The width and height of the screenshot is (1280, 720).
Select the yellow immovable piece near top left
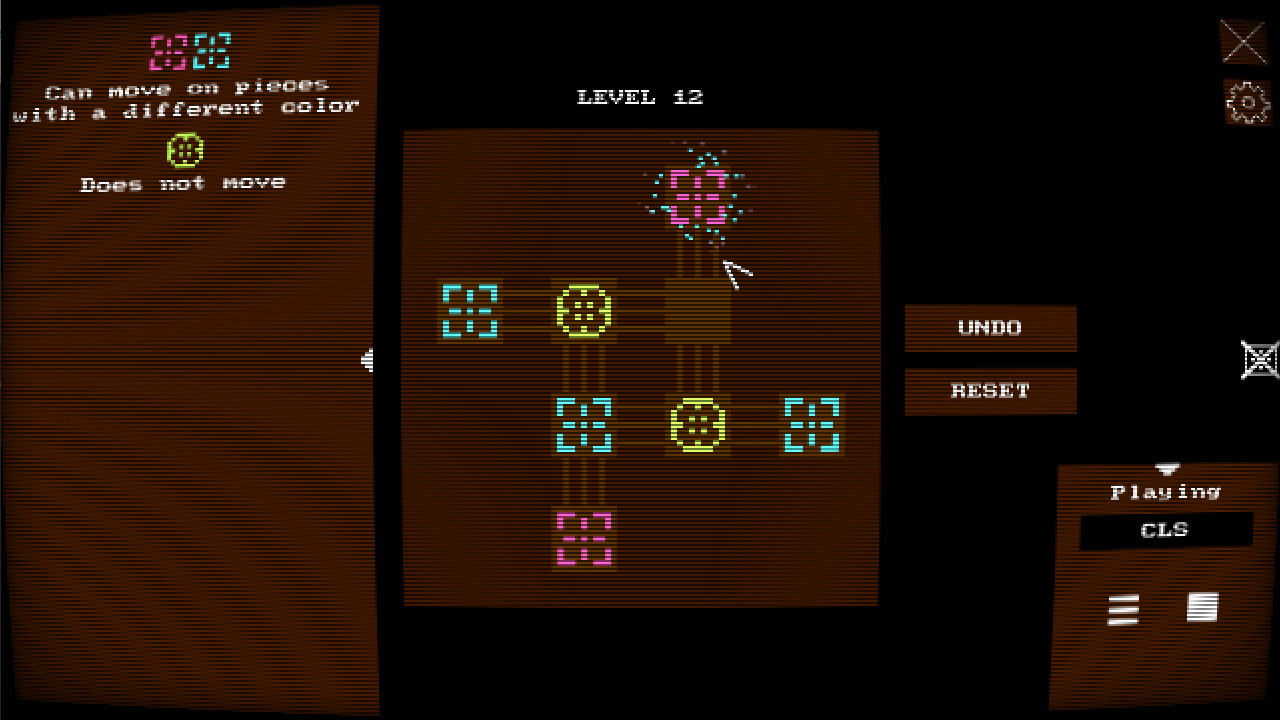pyautogui.click(x=585, y=311)
